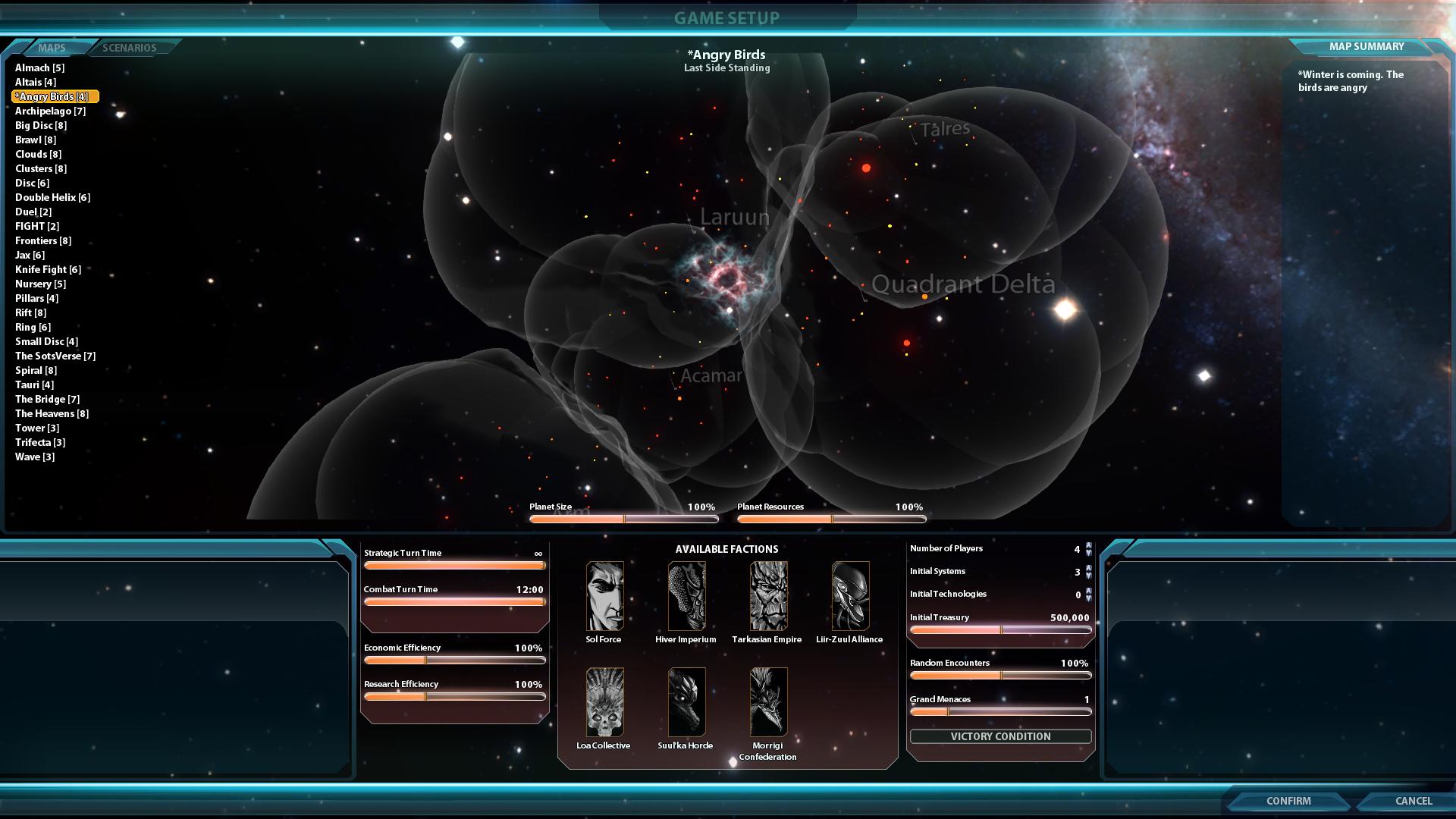The image size is (1456, 819).
Task: Toggle the Tarkasian Empire faction portrait
Action: (768, 596)
